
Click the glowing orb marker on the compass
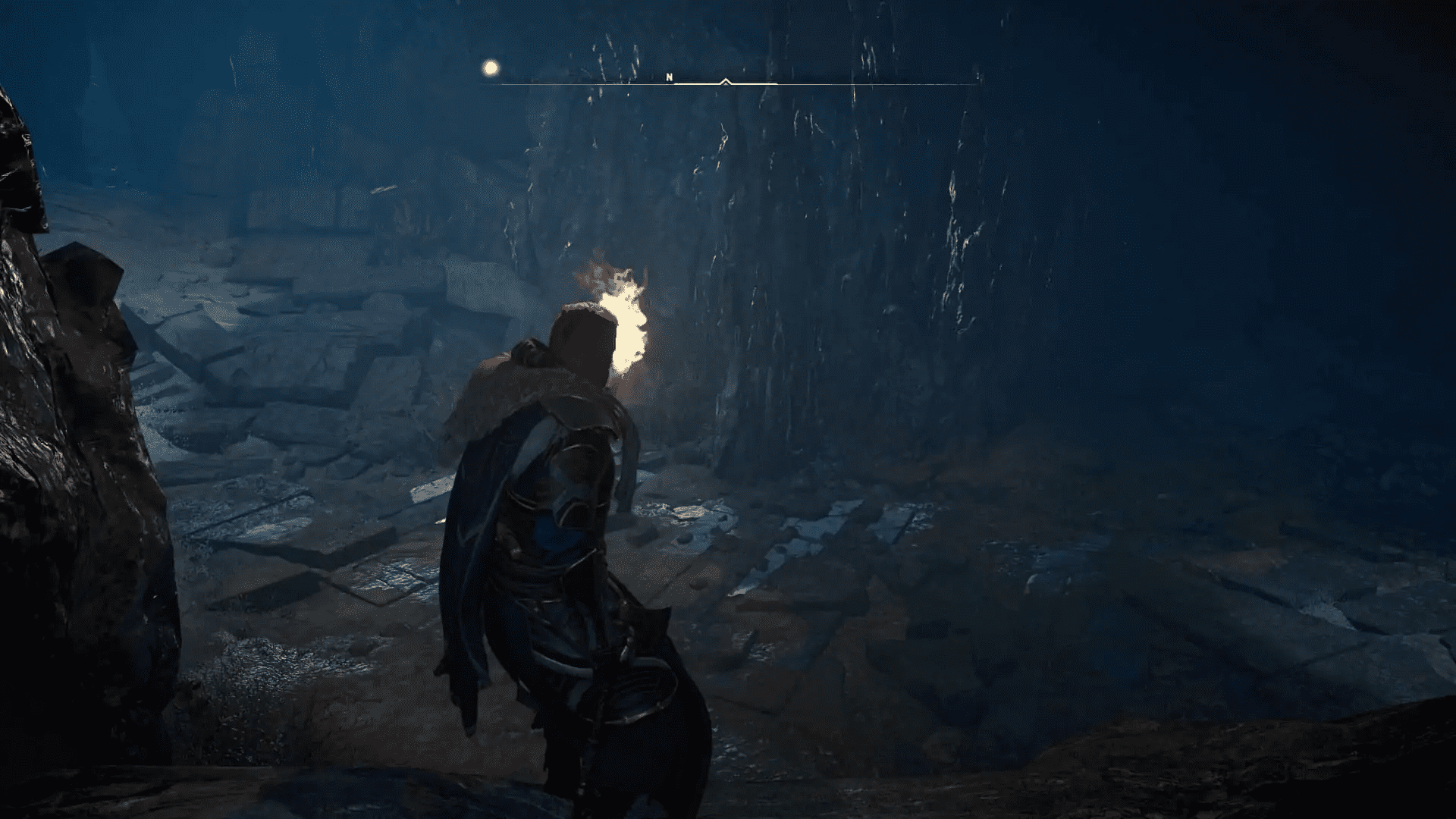point(490,68)
